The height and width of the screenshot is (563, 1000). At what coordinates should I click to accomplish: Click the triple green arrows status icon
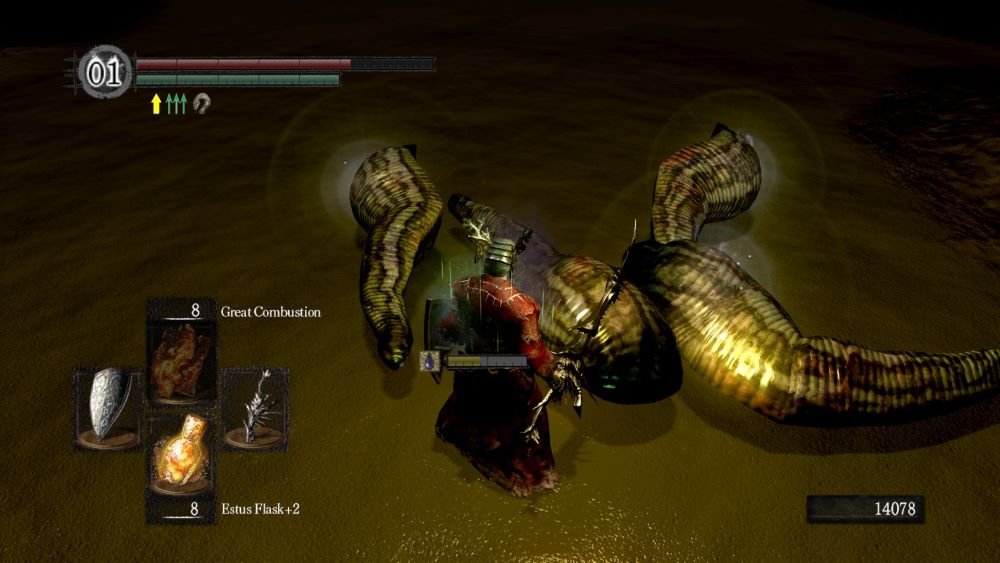click(x=177, y=103)
